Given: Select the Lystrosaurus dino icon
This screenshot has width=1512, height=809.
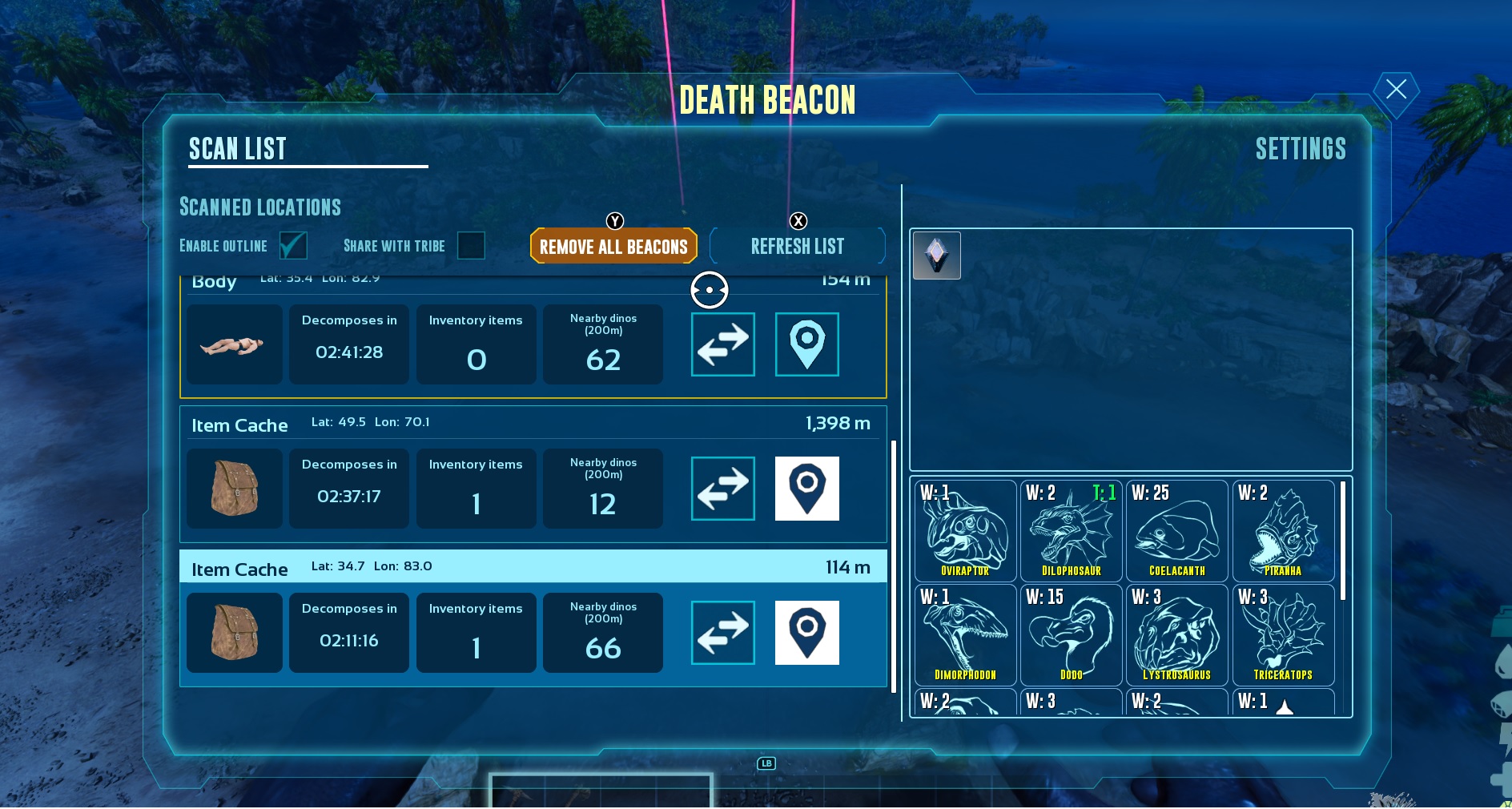Looking at the screenshot, I should point(1177,633).
